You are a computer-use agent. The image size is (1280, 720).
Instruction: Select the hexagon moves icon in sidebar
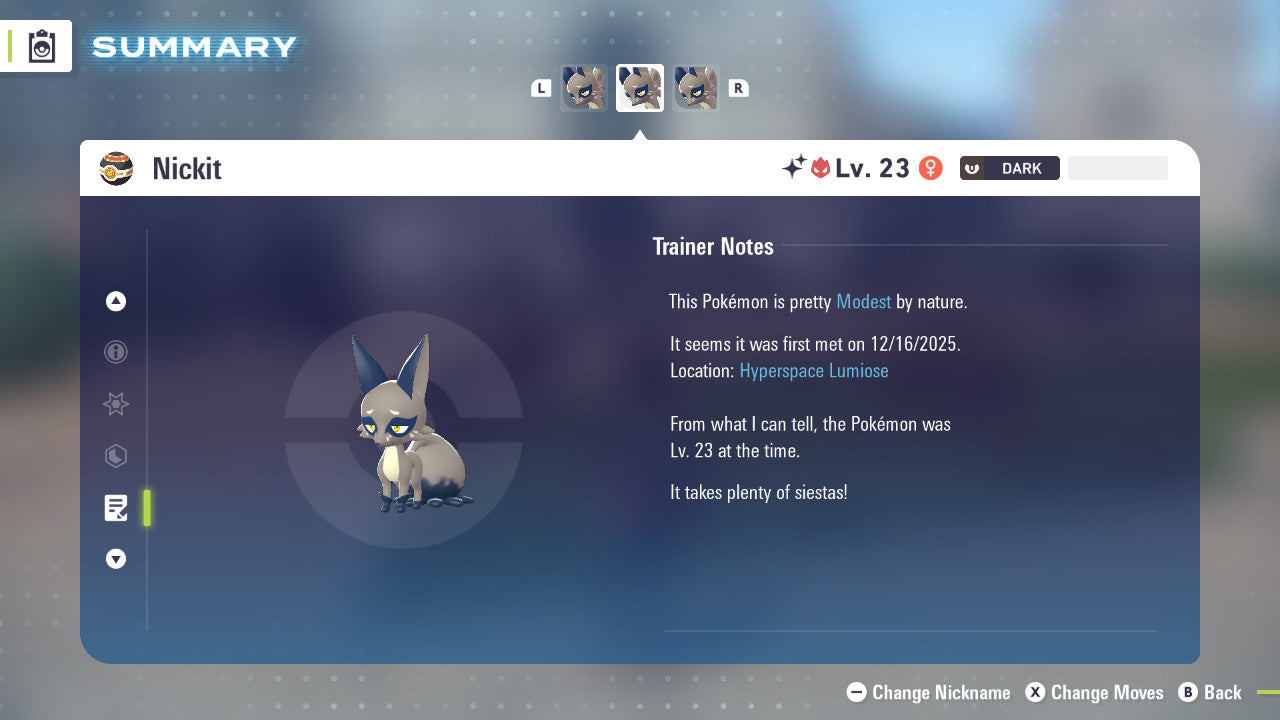115,456
